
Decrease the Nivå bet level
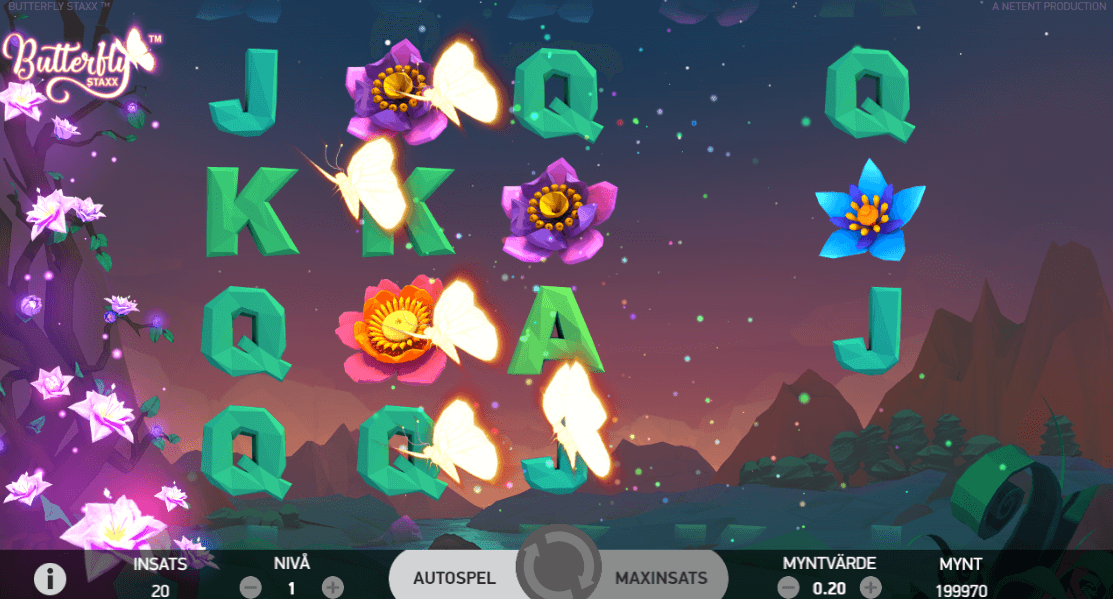(x=251, y=587)
